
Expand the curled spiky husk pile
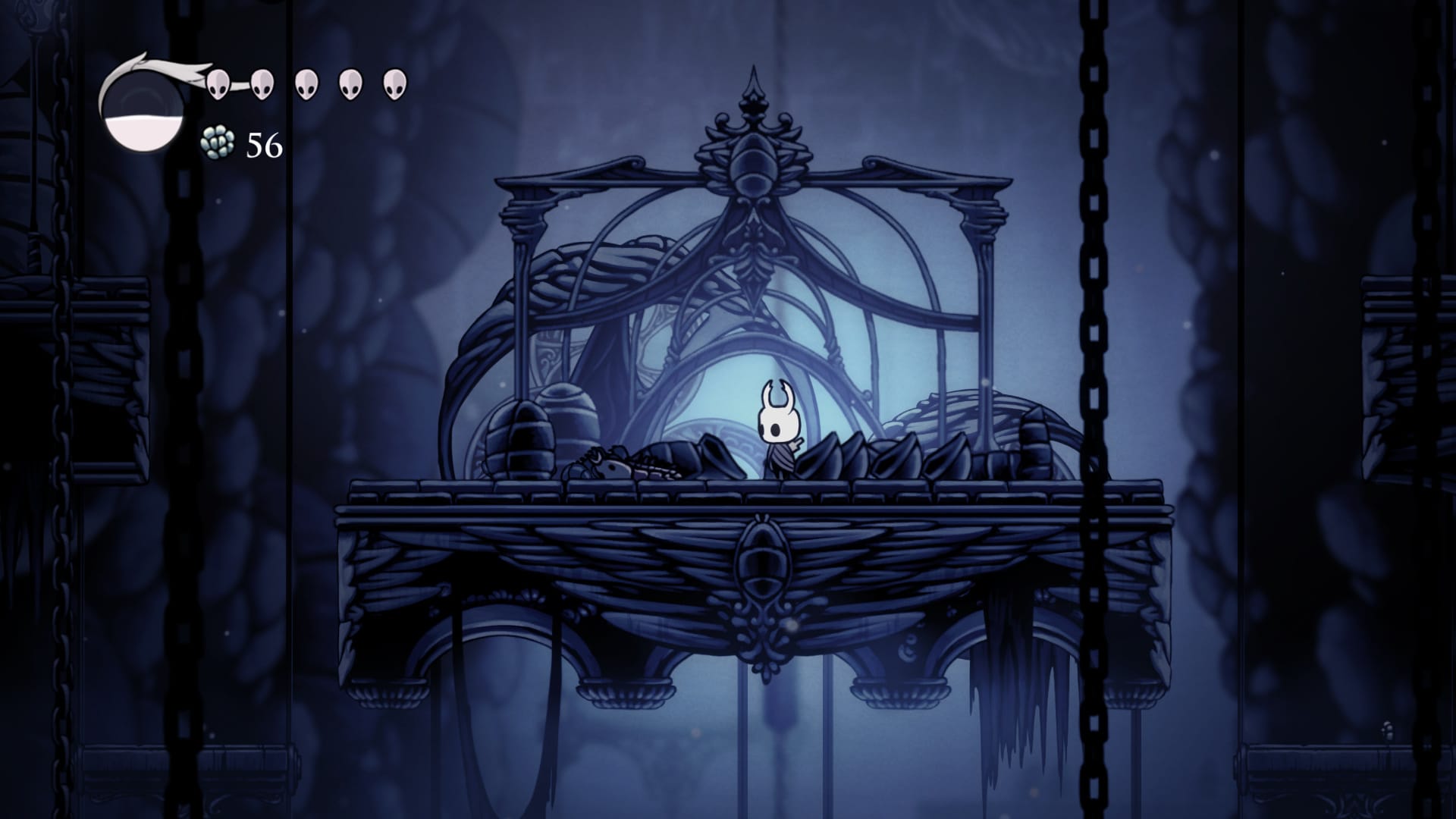[x=895, y=455]
